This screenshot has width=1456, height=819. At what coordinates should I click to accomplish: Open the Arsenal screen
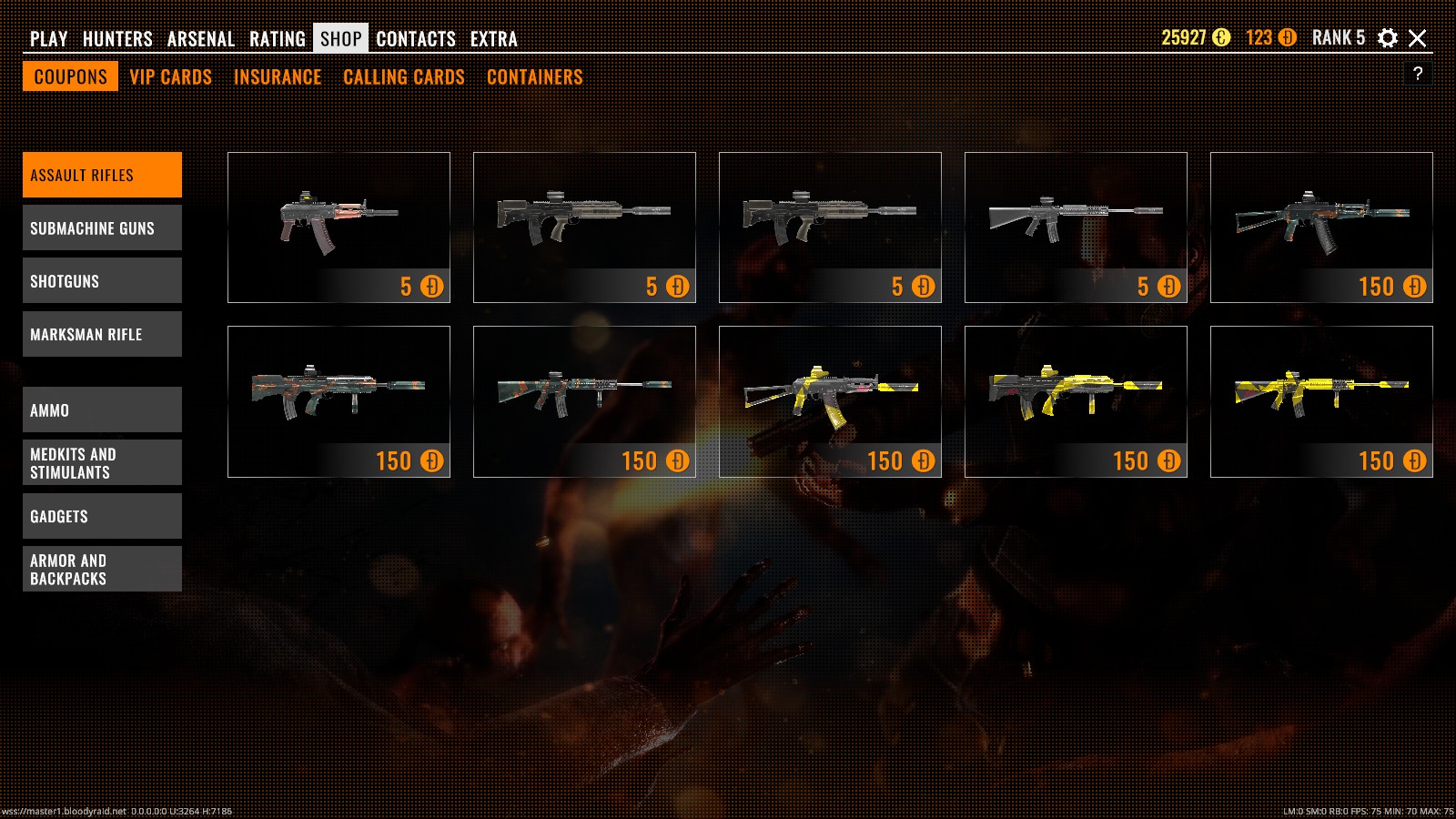point(200,38)
